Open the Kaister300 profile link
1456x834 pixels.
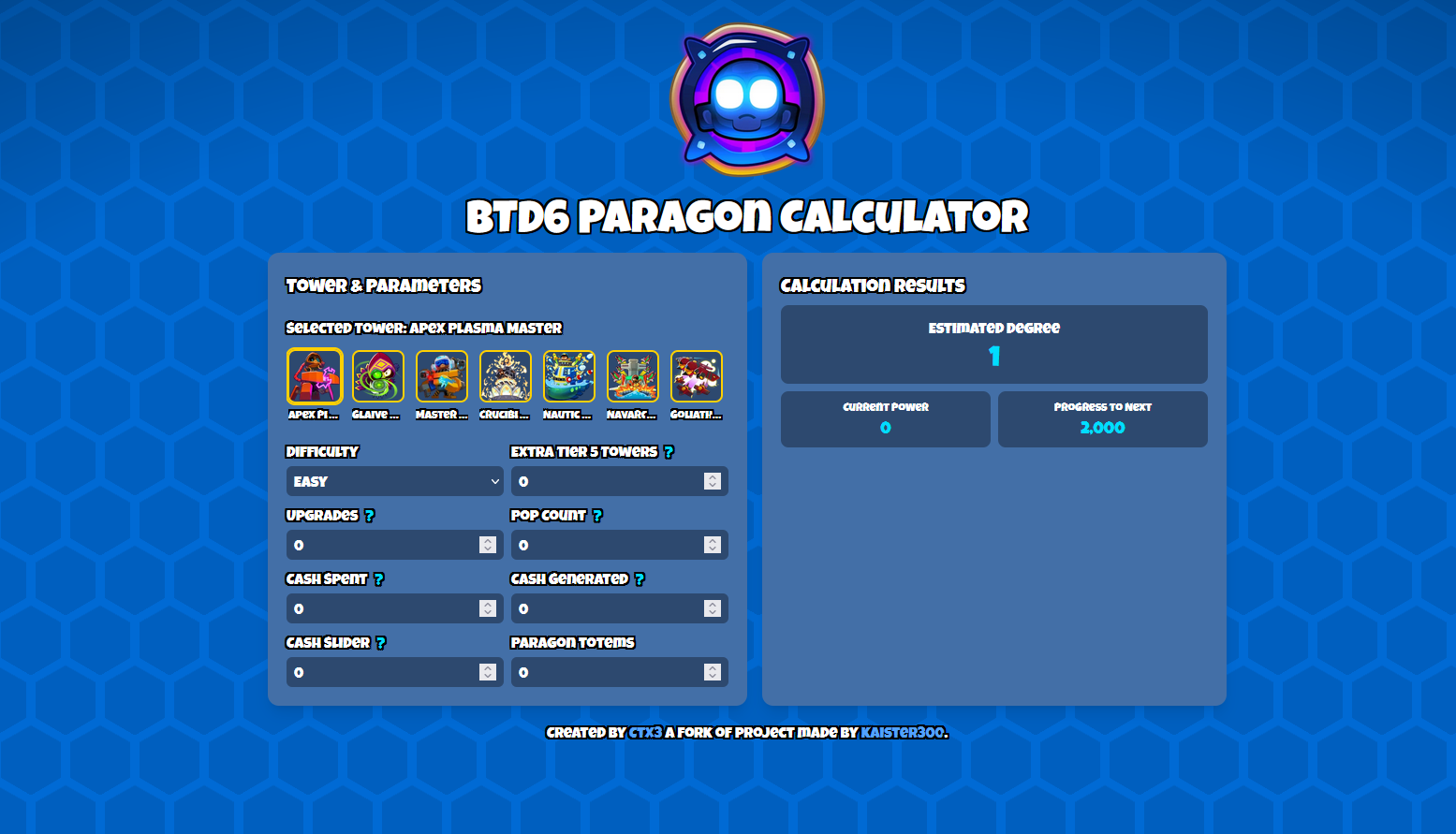[902, 734]
